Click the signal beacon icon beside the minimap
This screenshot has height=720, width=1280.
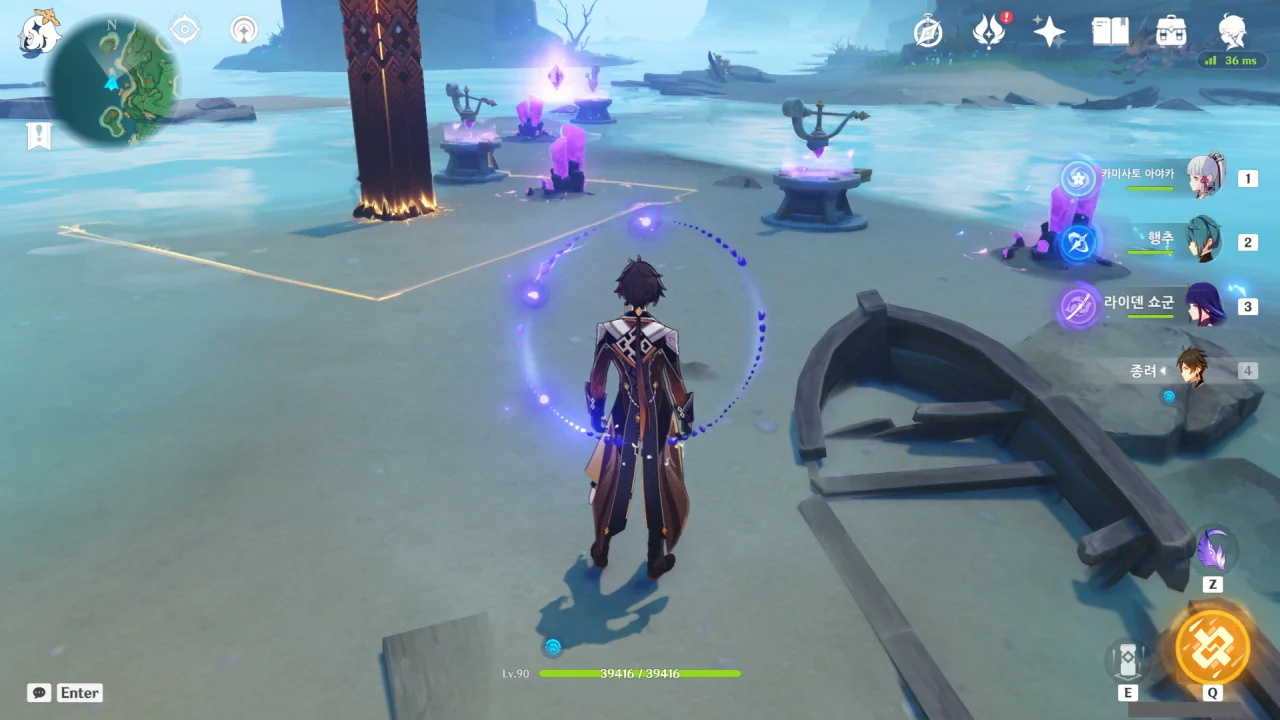(243, 30)
